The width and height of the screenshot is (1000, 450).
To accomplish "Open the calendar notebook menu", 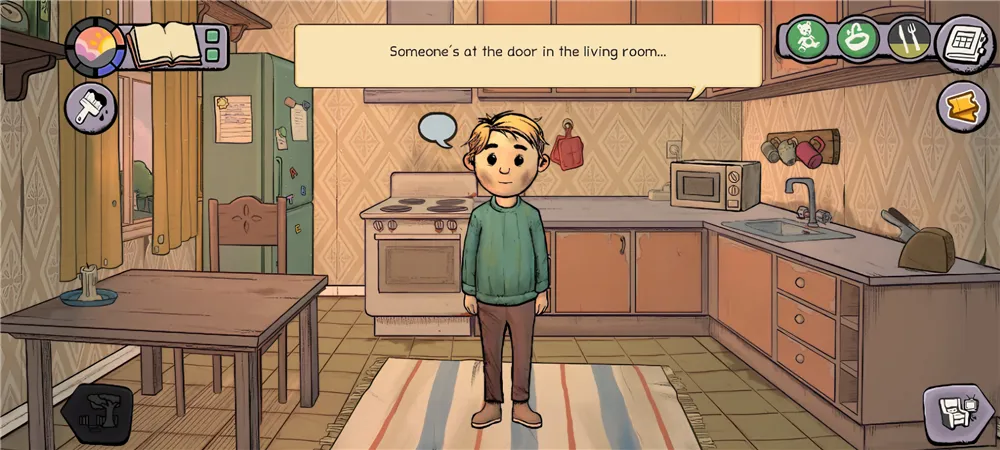I will (x=963, y=43).
